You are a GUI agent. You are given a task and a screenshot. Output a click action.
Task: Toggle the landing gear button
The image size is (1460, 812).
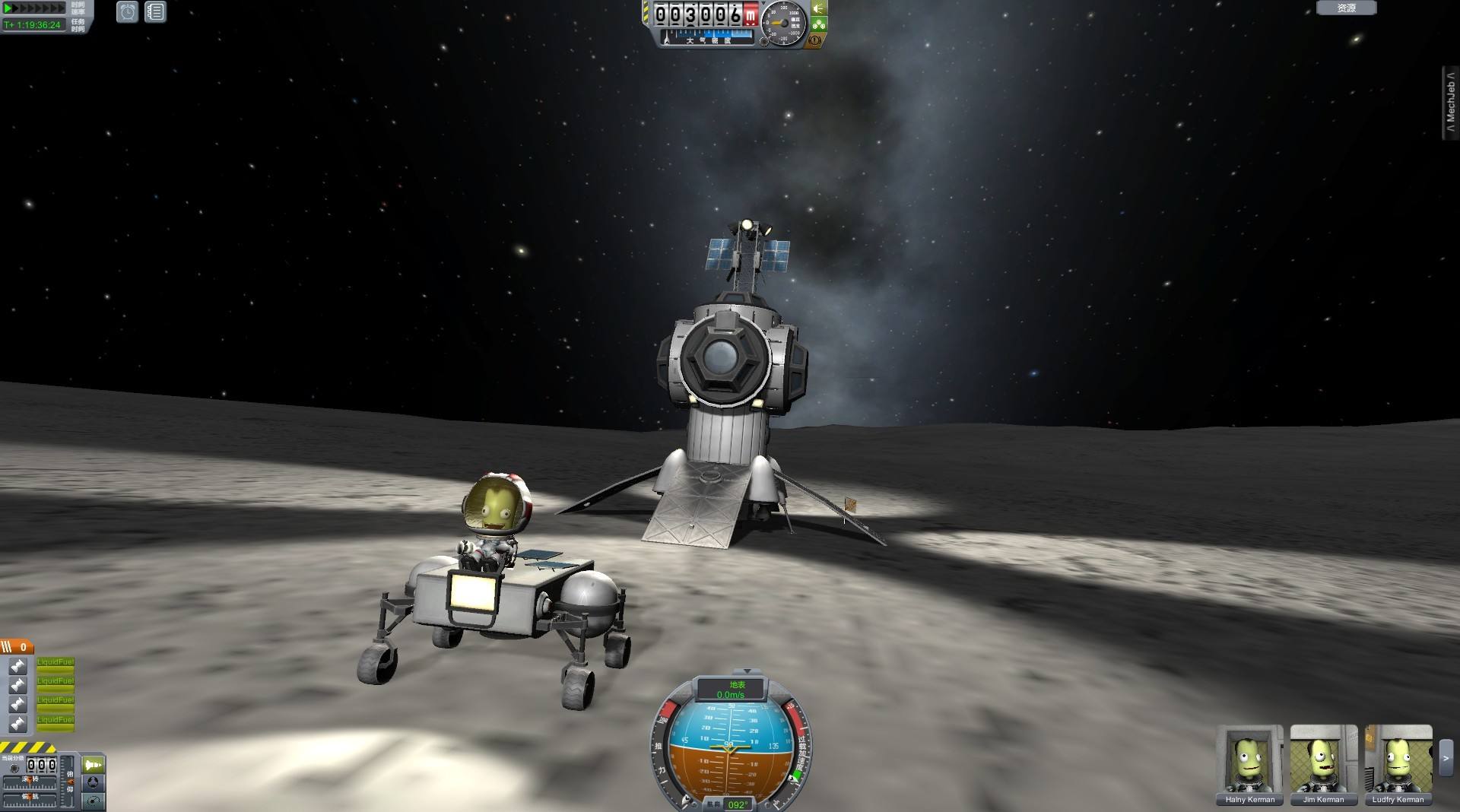click(819, 24)
